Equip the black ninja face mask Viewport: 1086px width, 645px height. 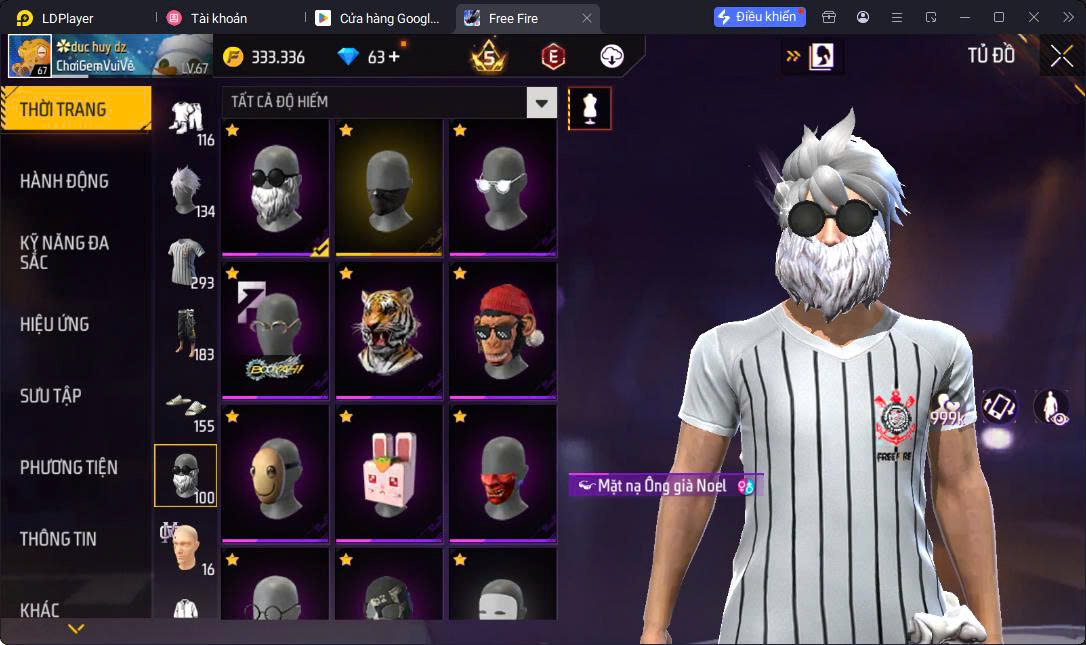click(389, 187)
